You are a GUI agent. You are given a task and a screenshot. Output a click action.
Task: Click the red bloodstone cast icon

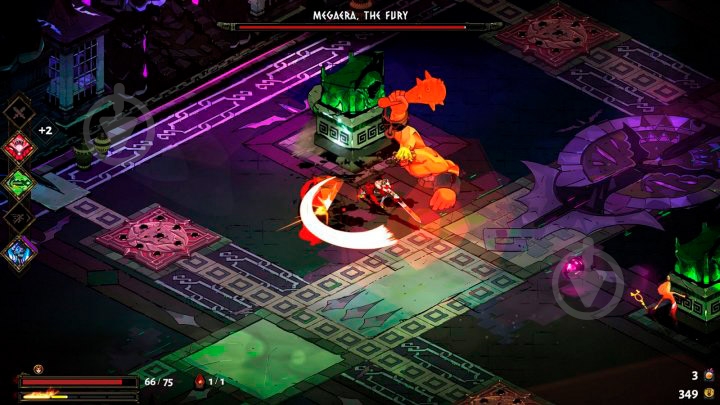pos(199,381)
